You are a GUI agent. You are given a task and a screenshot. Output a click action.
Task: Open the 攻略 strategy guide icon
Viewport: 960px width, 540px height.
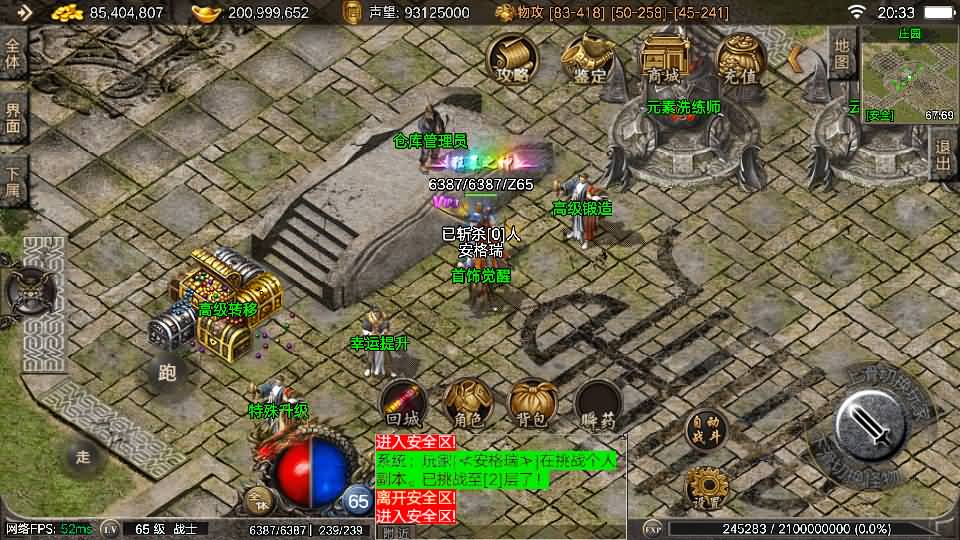511,58
